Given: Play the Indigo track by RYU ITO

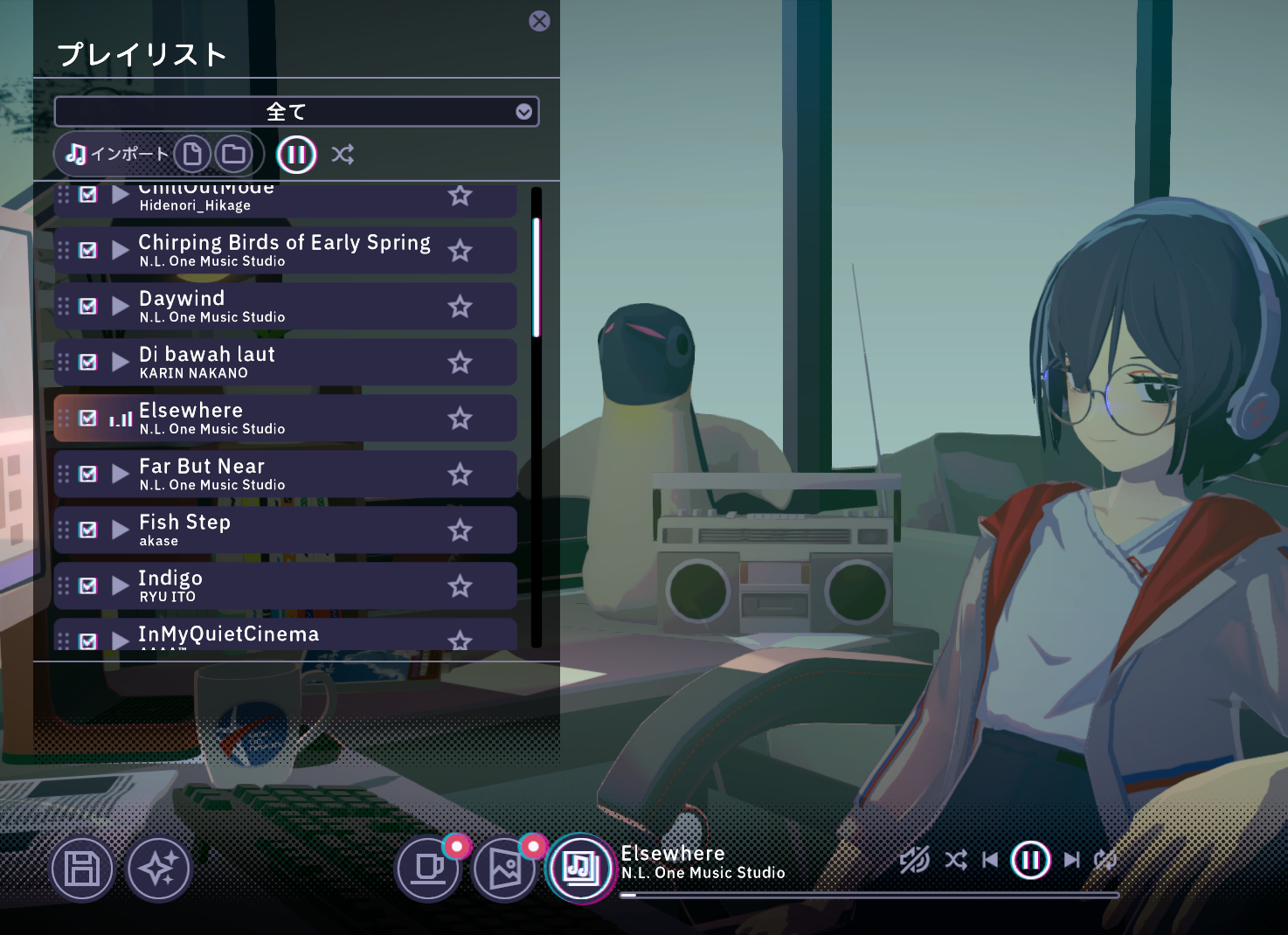Looking at the screenshot, I should (120, 585).
